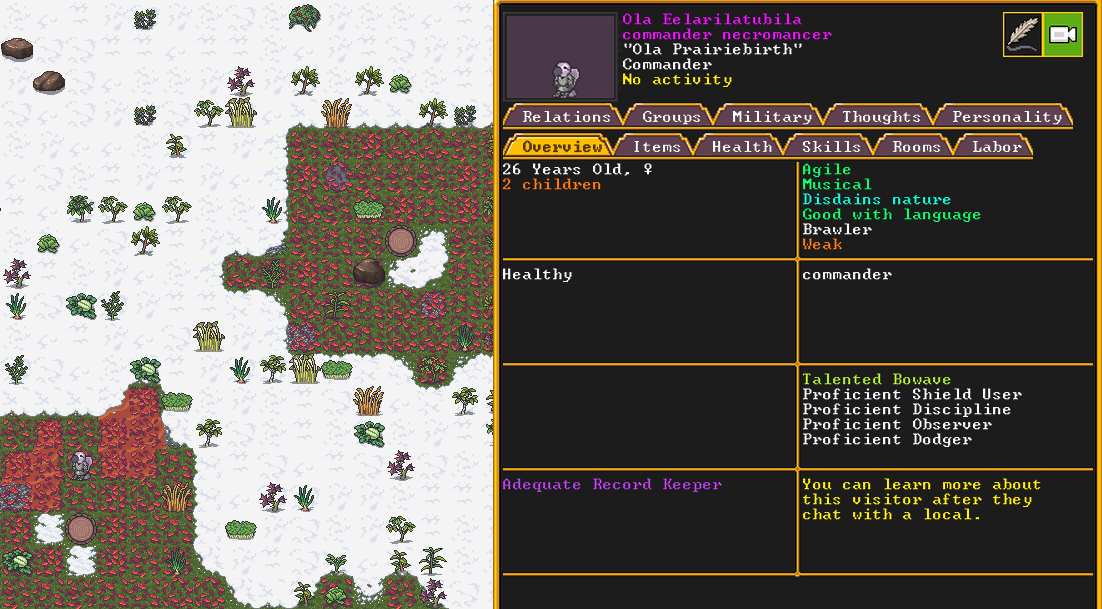1102x609 pixels.
Task: Toggle the green camera follow button
Action: tap(1062, 35)
